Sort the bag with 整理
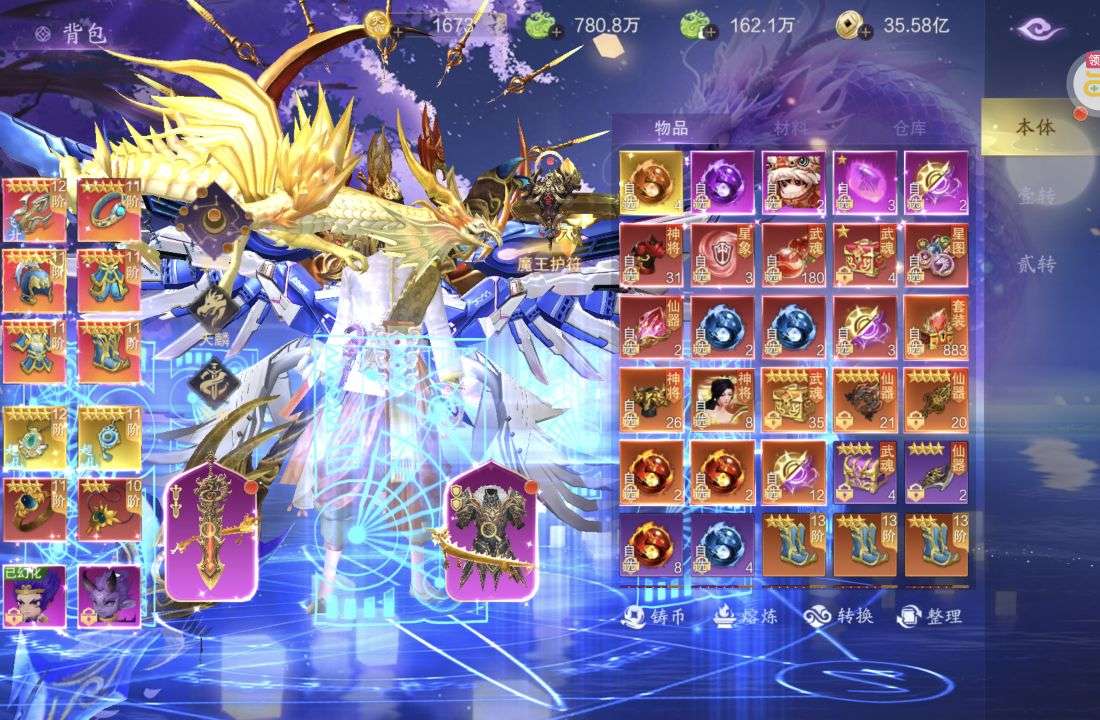 929,616
